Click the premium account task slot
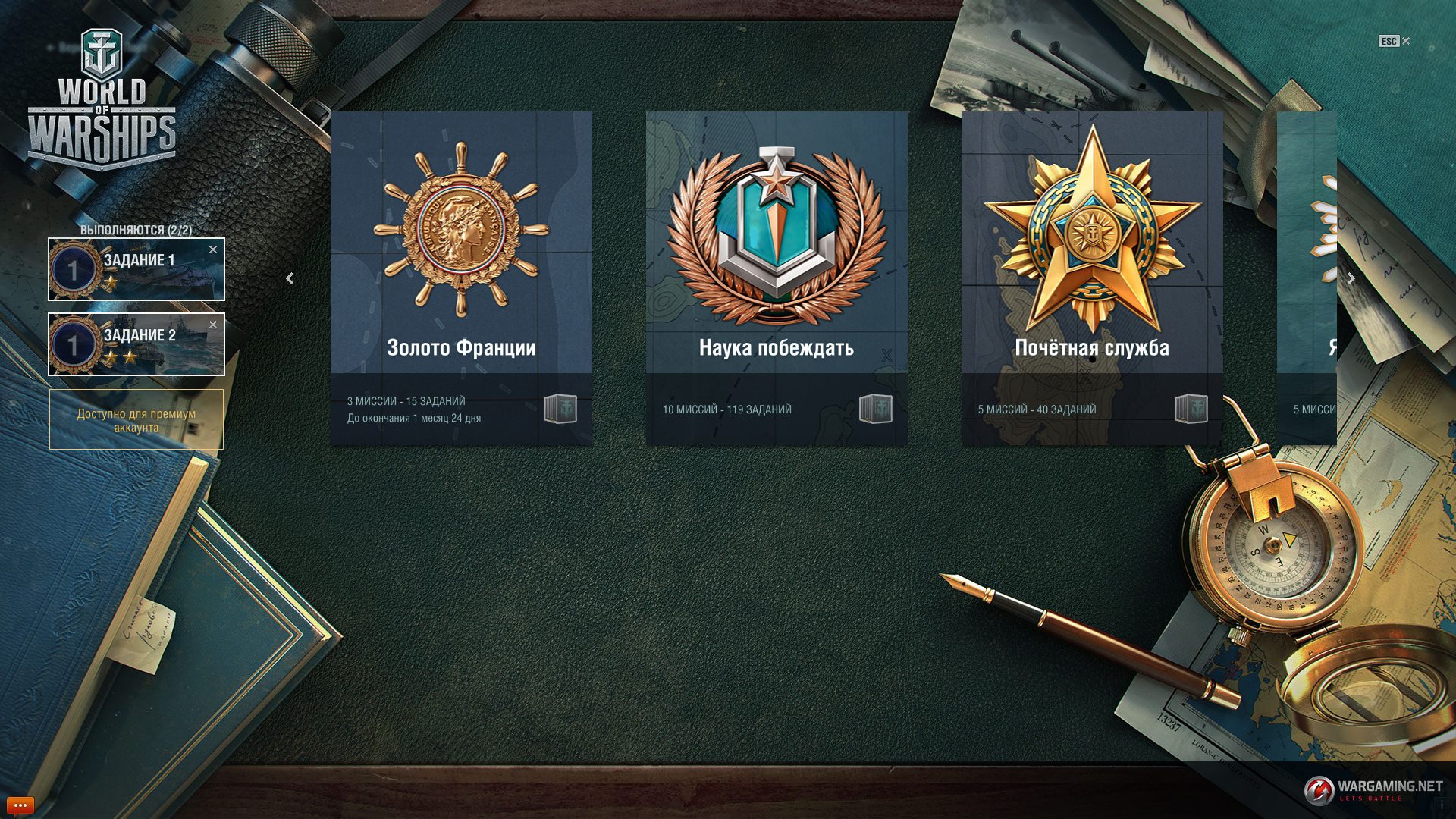 pos(136,420)
